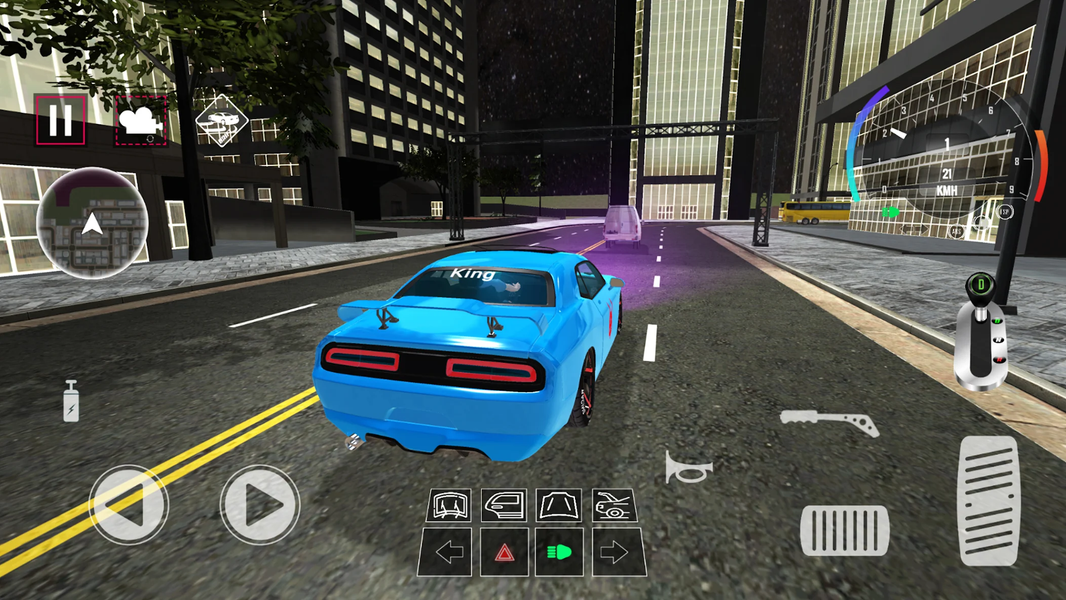Tap the brake pedal
The height and width of the screenshot is (600, 1066).
tap(844, 530)
